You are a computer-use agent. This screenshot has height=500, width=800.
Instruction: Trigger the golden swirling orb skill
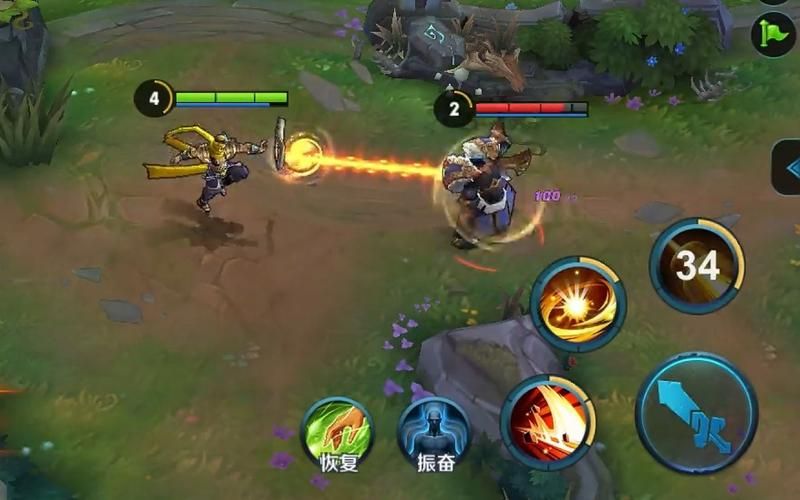(578, 304)
